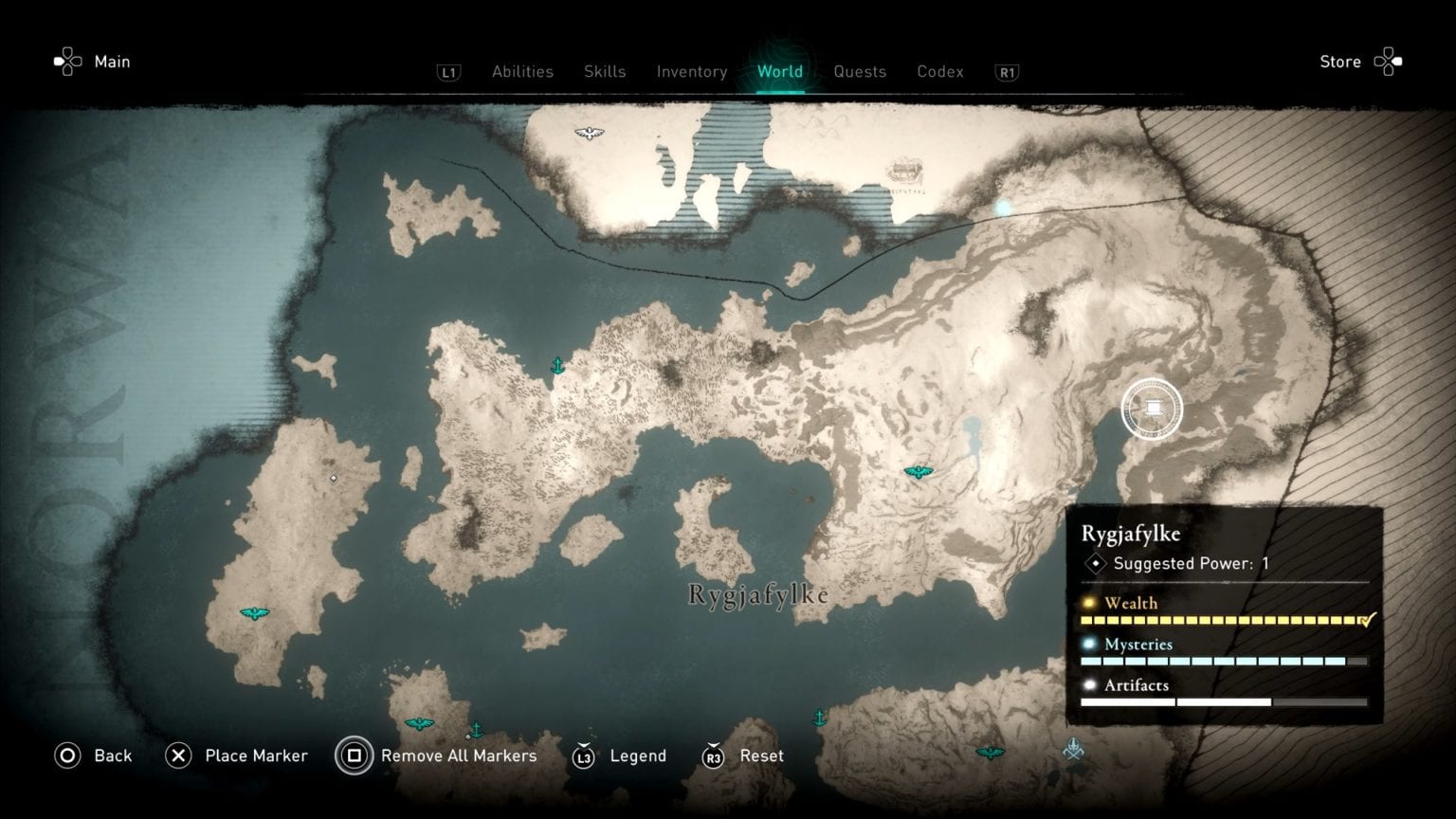Image resolution: width=1456 pixels, height=819 pixels.
Task: Click the Wealth yellow dot icon in the panel
Action: point(1088,603)
